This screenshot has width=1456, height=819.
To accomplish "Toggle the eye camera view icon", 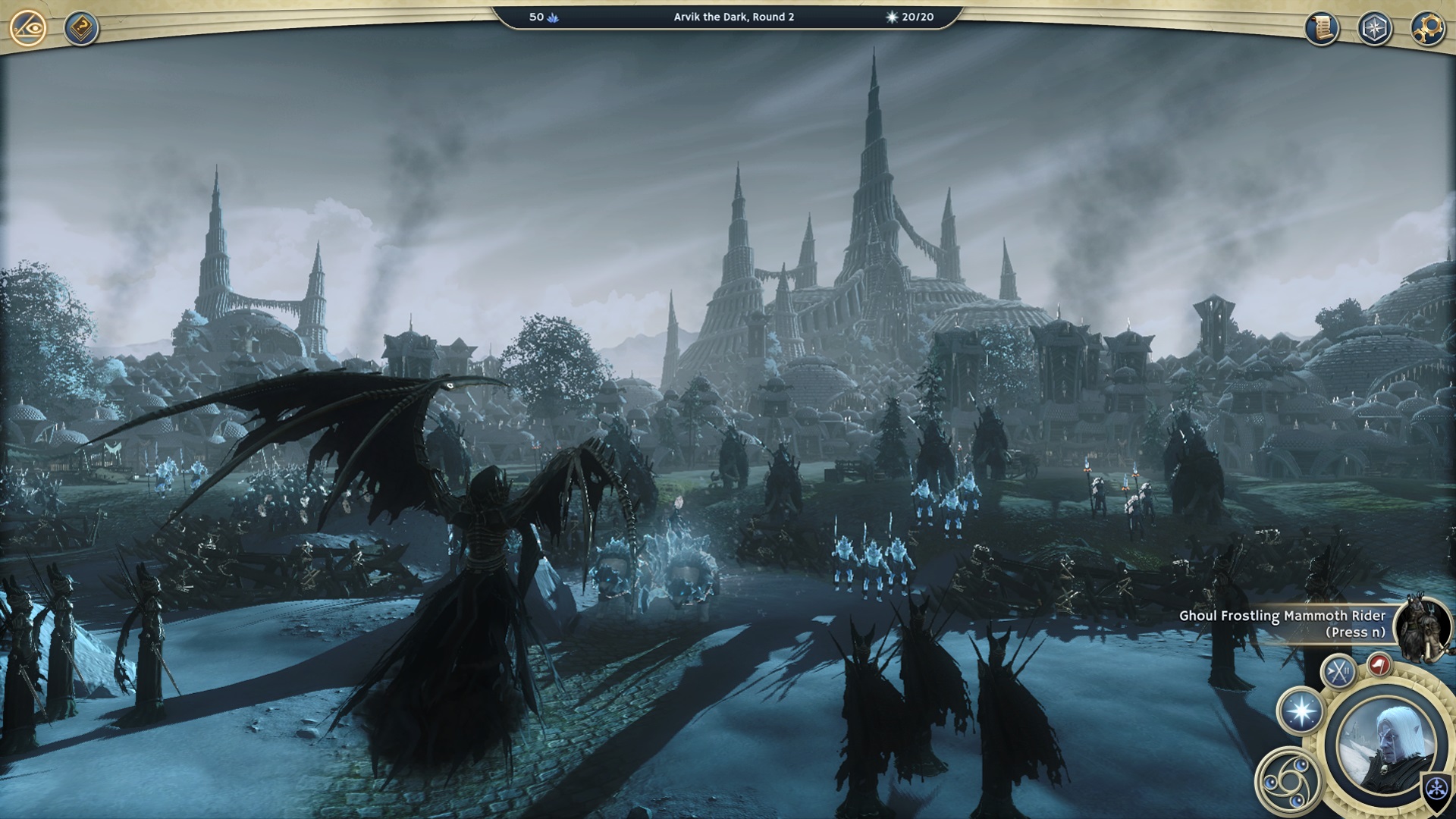I will pos(28,28).
